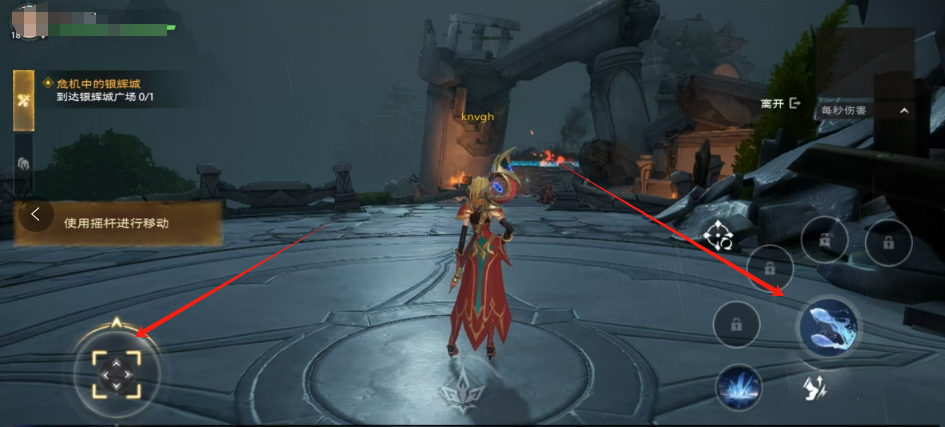Select the gold crossed-tools quest tab
The width and height of the screenshot is (945, 427).
[x=23, y=100]
